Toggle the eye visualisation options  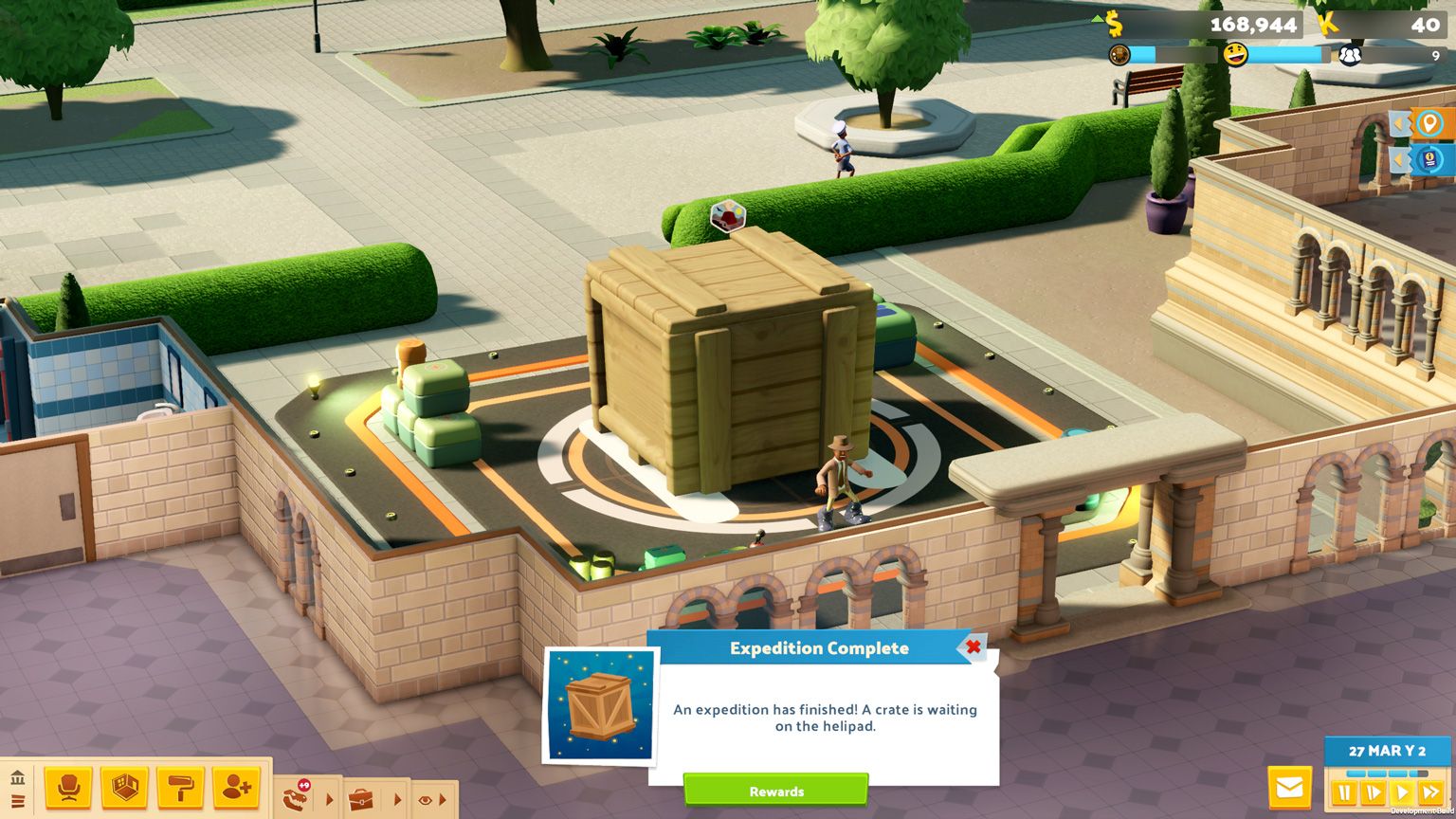[x=424, y=800]
